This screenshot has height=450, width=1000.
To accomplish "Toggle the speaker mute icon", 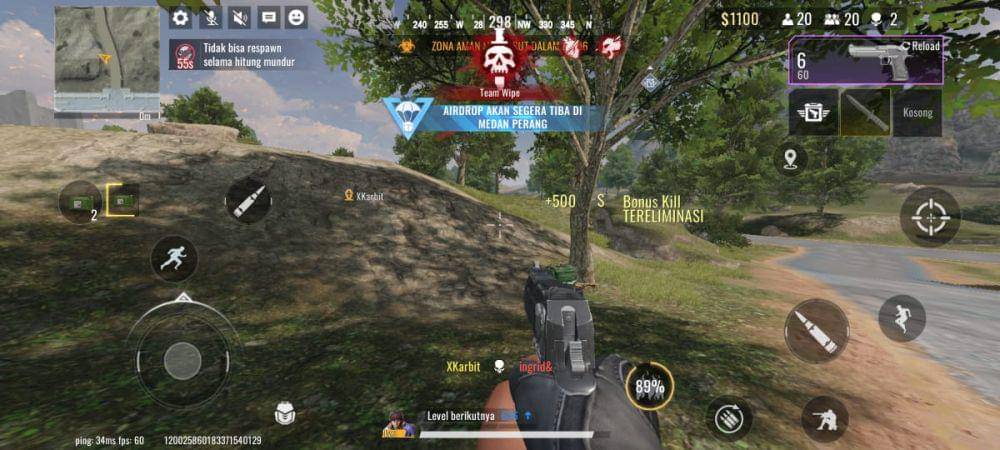I will (x=240, y=17).
